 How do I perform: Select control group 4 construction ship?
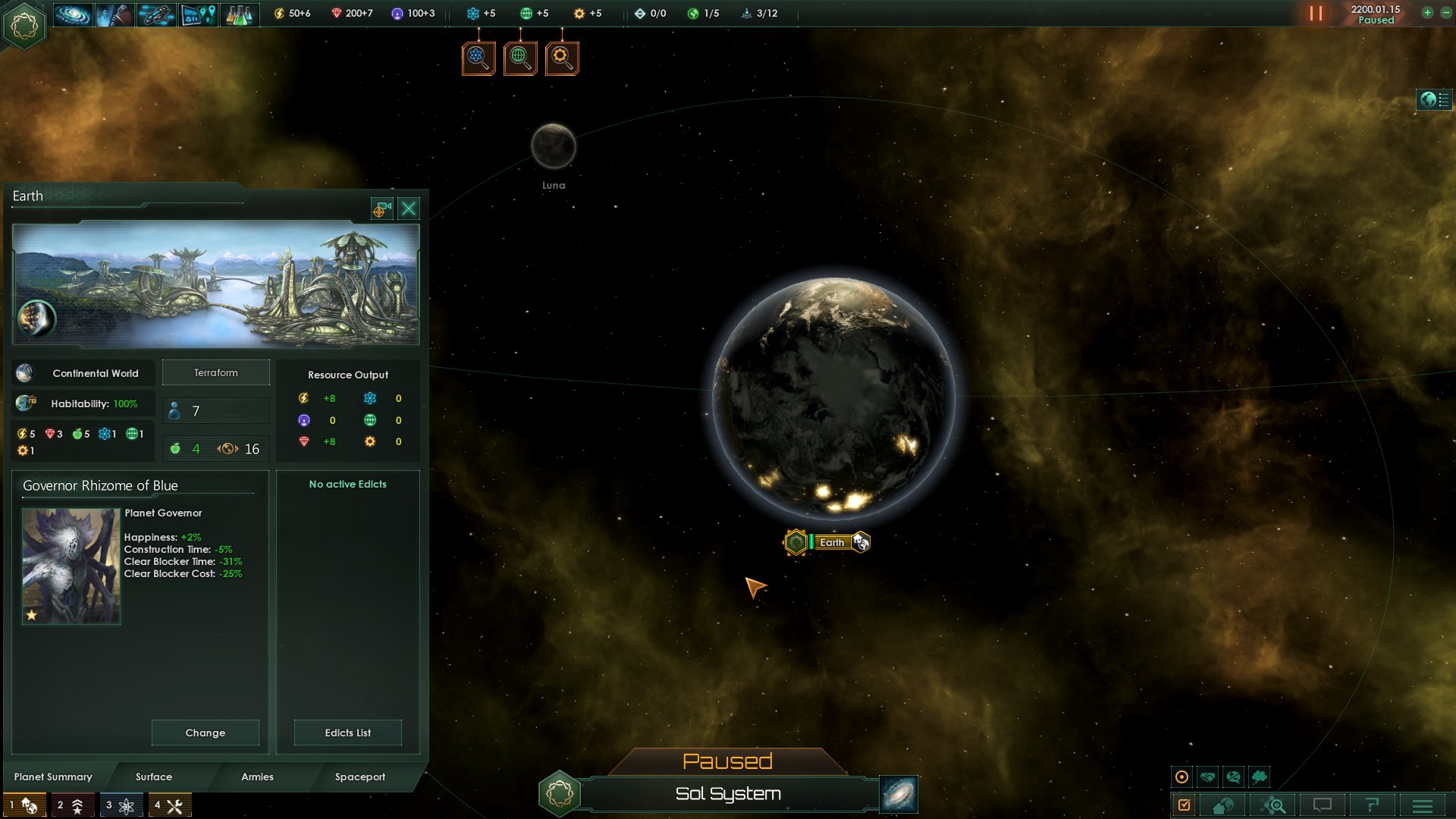[x=170, y=805]
